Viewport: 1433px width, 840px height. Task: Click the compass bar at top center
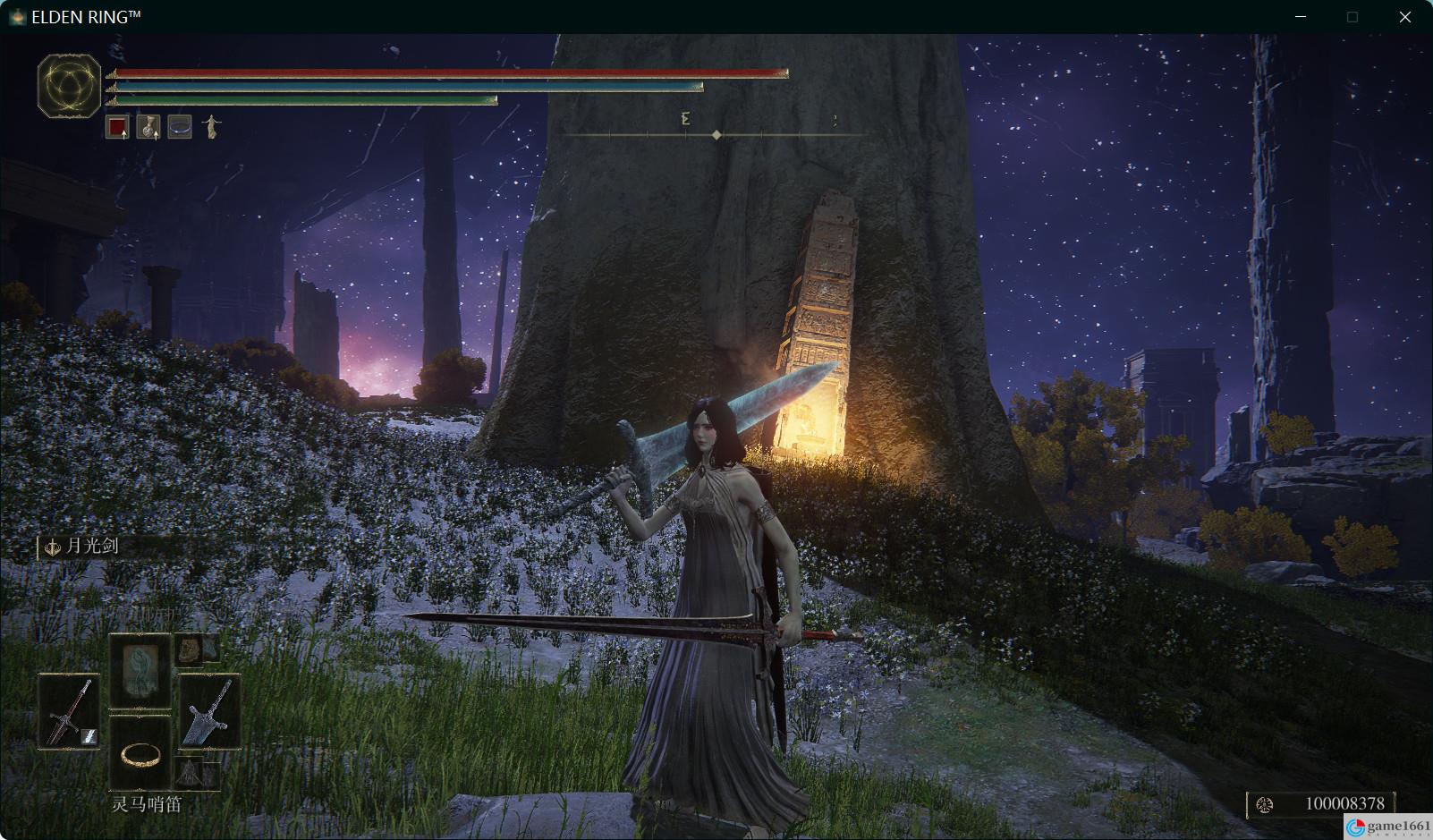click(x=716, y=134)
